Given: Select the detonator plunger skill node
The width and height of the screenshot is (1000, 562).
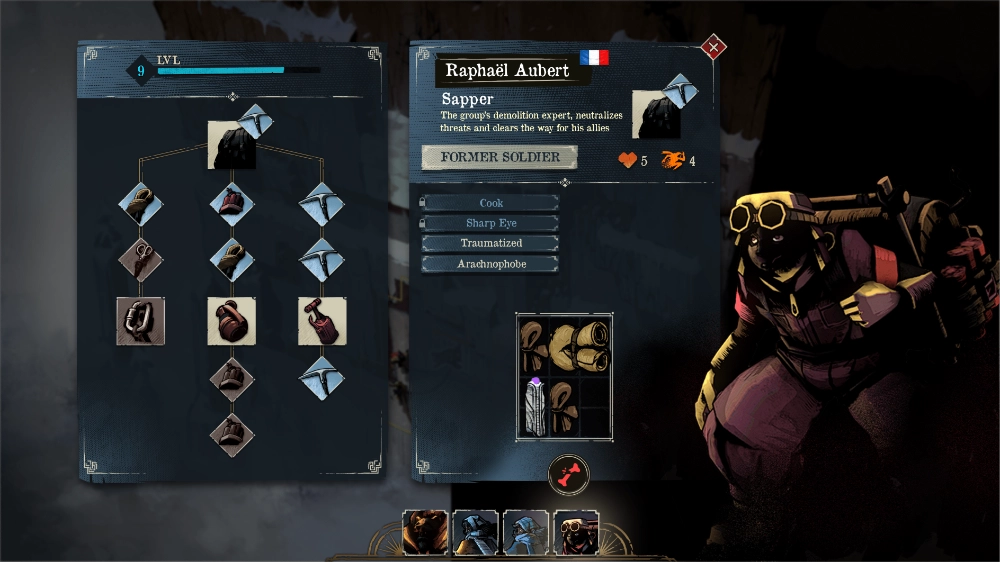Looking at the screenshot, I should (x=322, y=321).
